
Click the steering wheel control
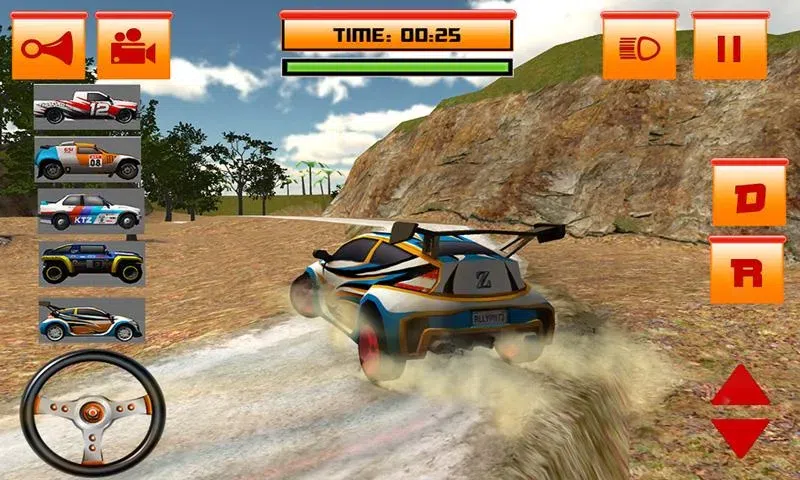(93, 411)
